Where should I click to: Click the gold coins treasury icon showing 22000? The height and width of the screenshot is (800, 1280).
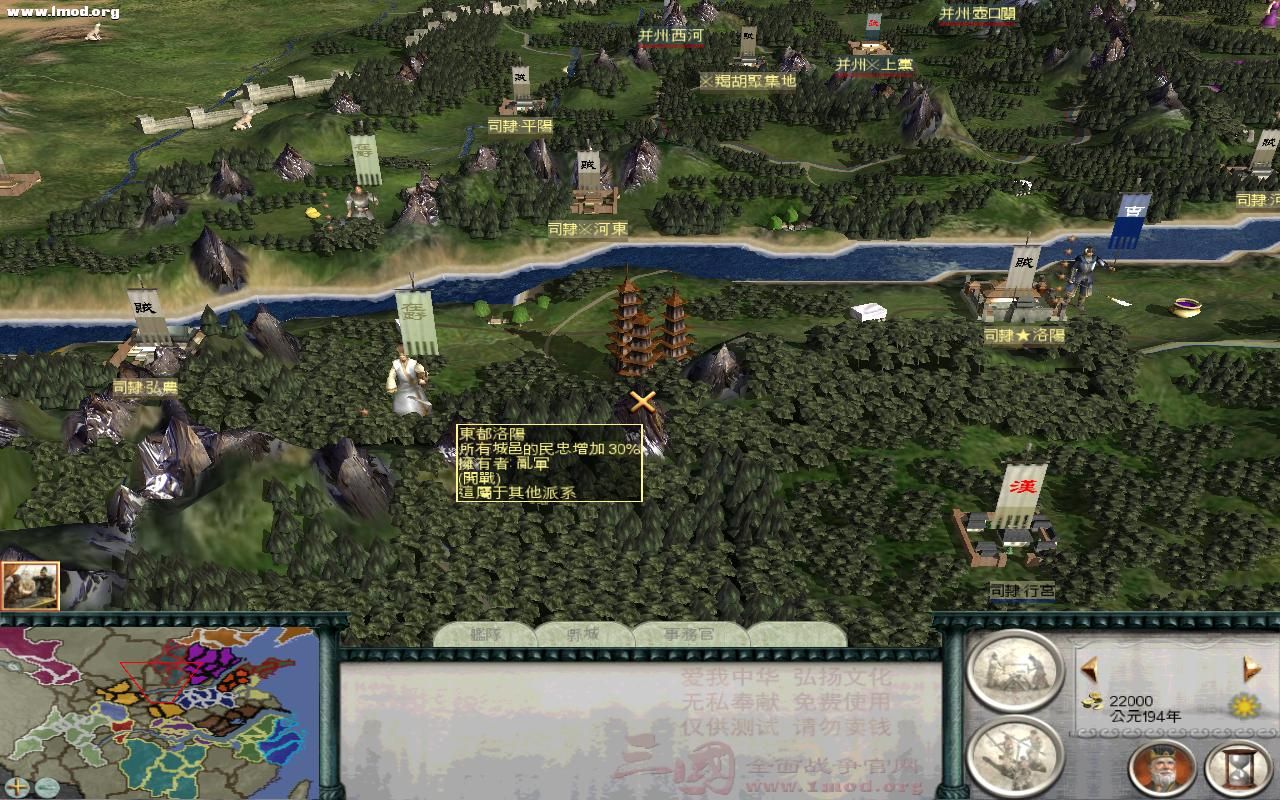coord(1093,701)
